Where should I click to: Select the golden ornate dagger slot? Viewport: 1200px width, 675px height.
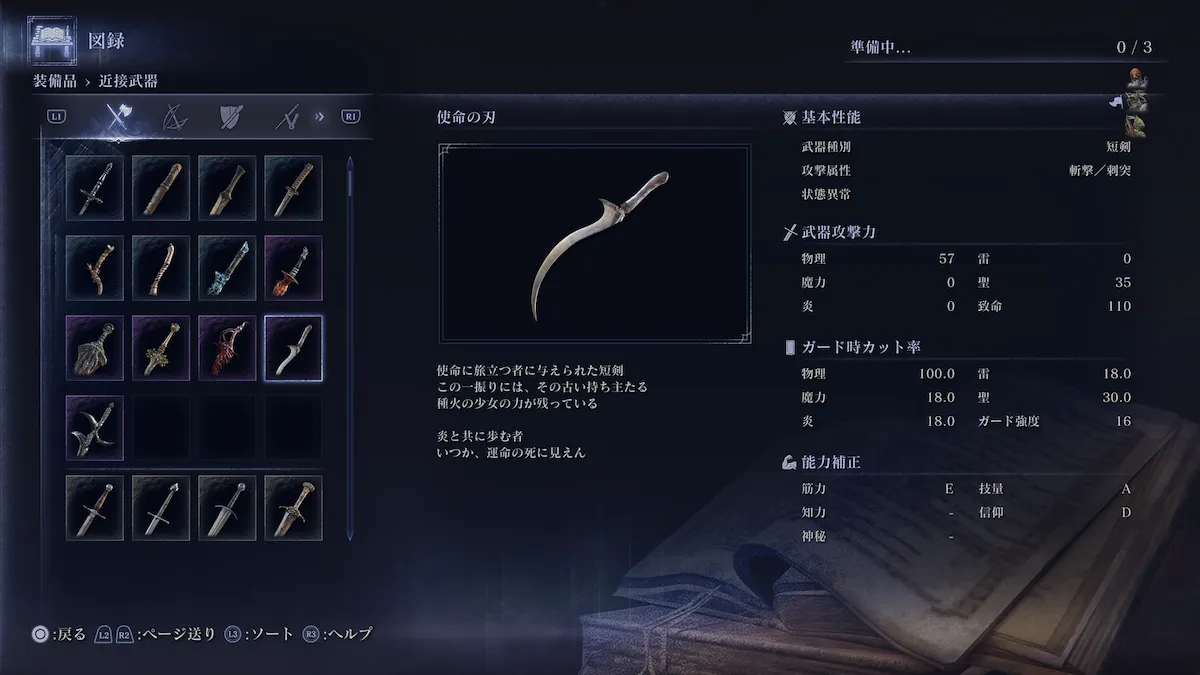[161, 347]
